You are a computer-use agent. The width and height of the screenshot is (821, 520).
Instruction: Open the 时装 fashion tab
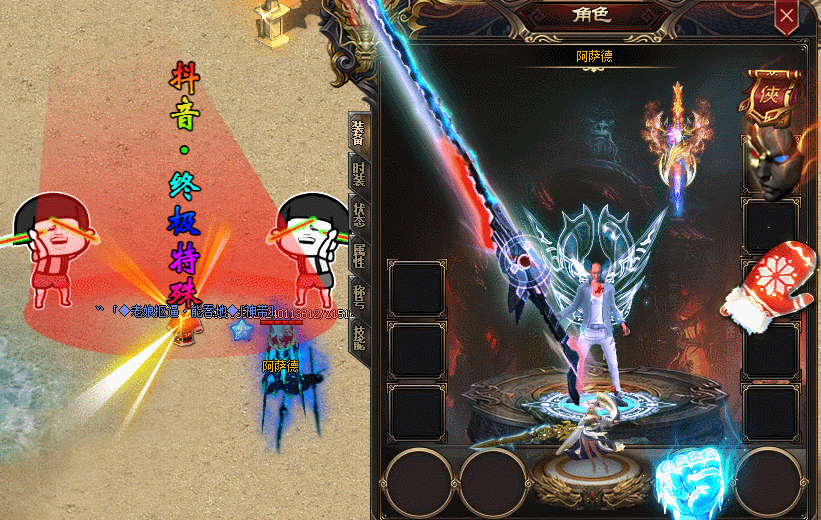click(x=357, y=174)
